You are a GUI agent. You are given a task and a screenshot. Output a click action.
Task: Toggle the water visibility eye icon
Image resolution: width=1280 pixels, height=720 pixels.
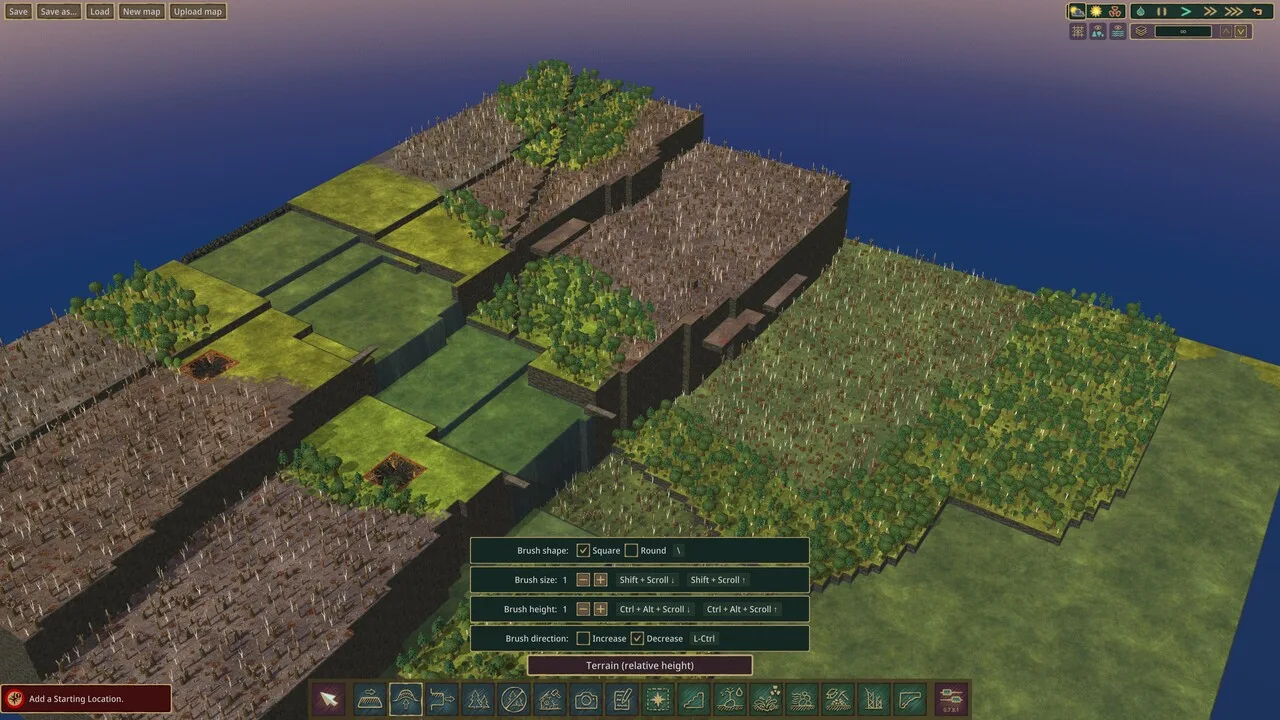[x=1118, y=31]
